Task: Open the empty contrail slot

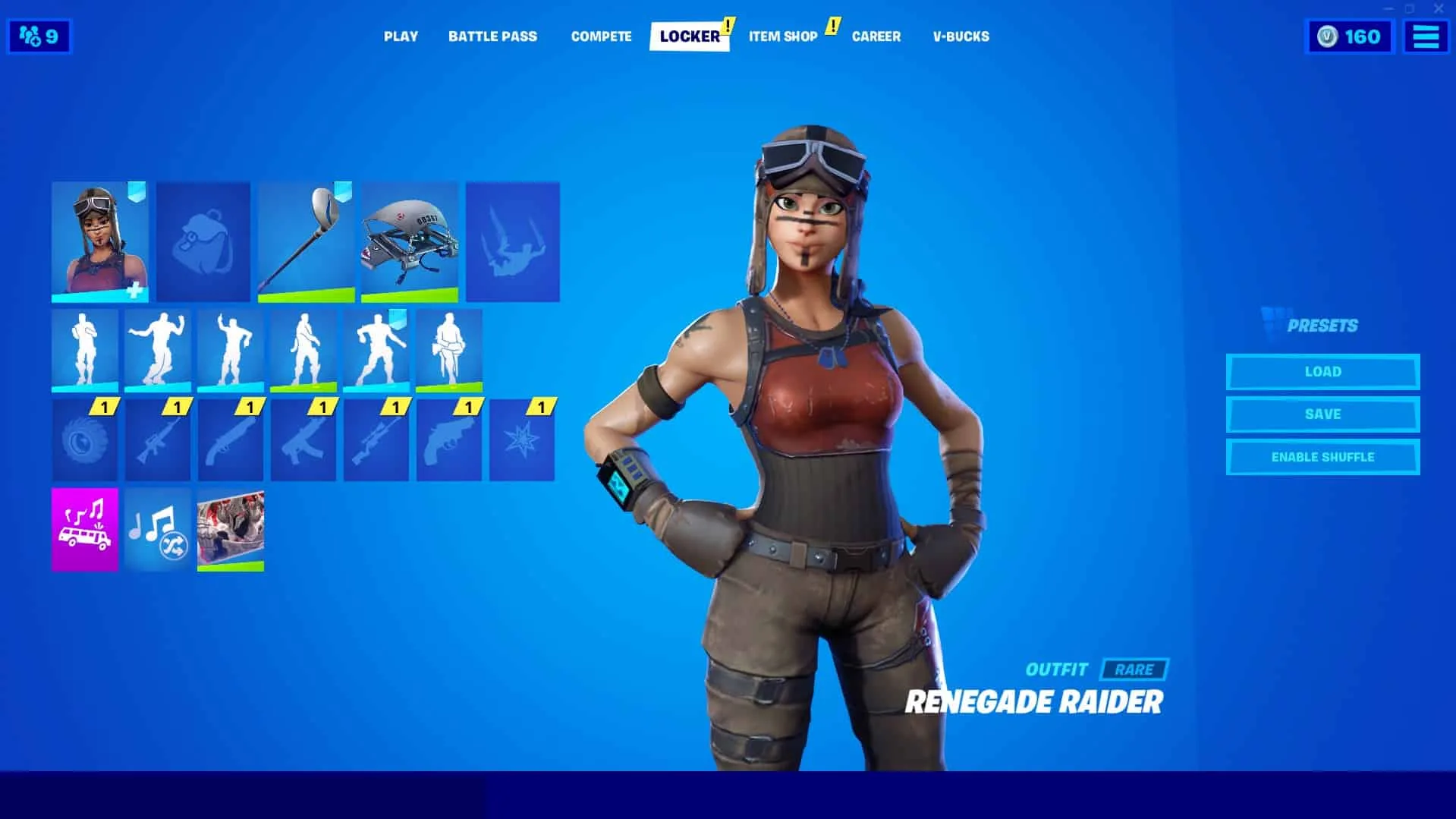Action: click(x=513, y=241)
